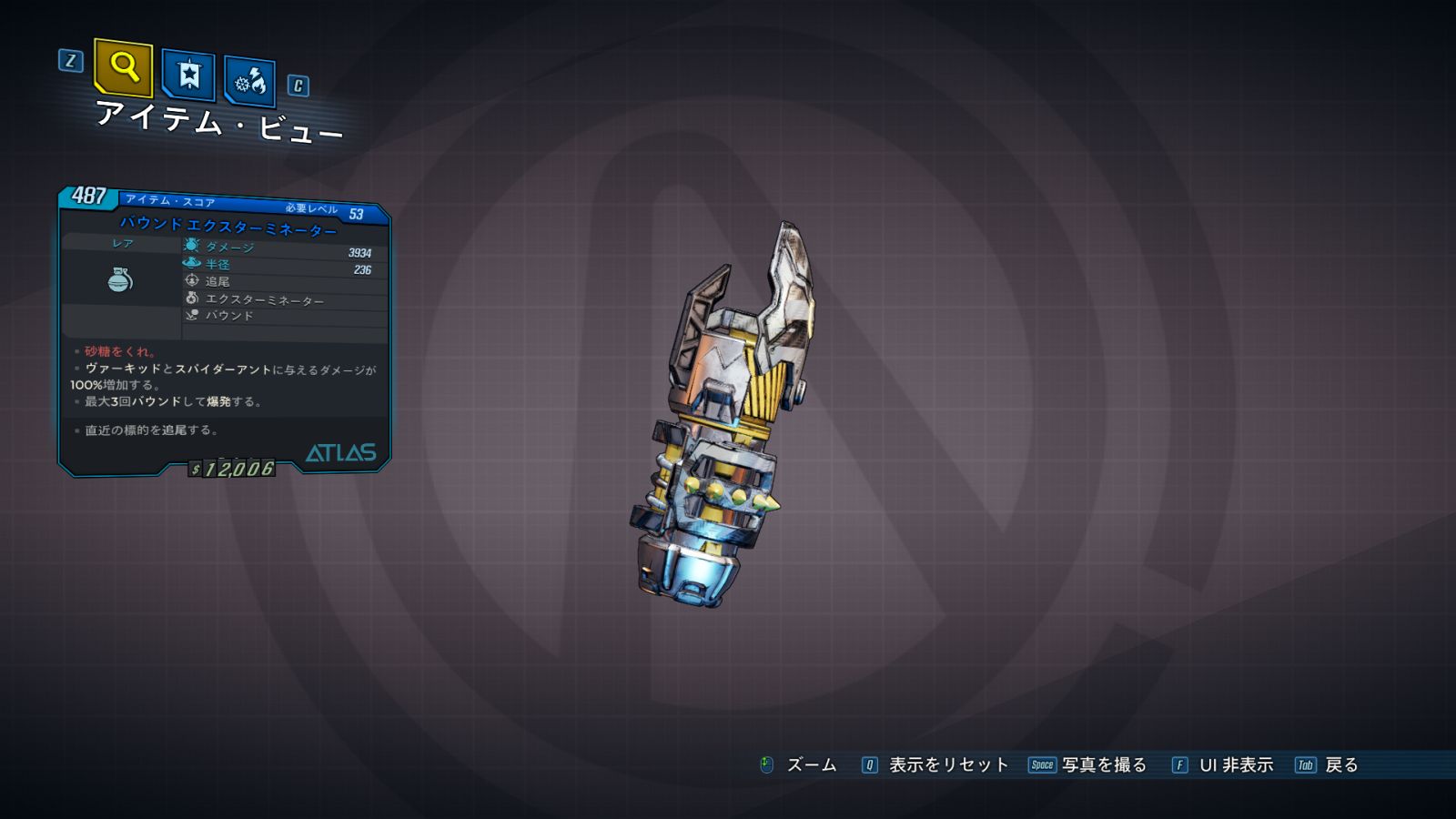The width and height of the screenshot is (1456, 819).
Task: Select the magnifying glass item view tab
Action: (x=123, y=67)
